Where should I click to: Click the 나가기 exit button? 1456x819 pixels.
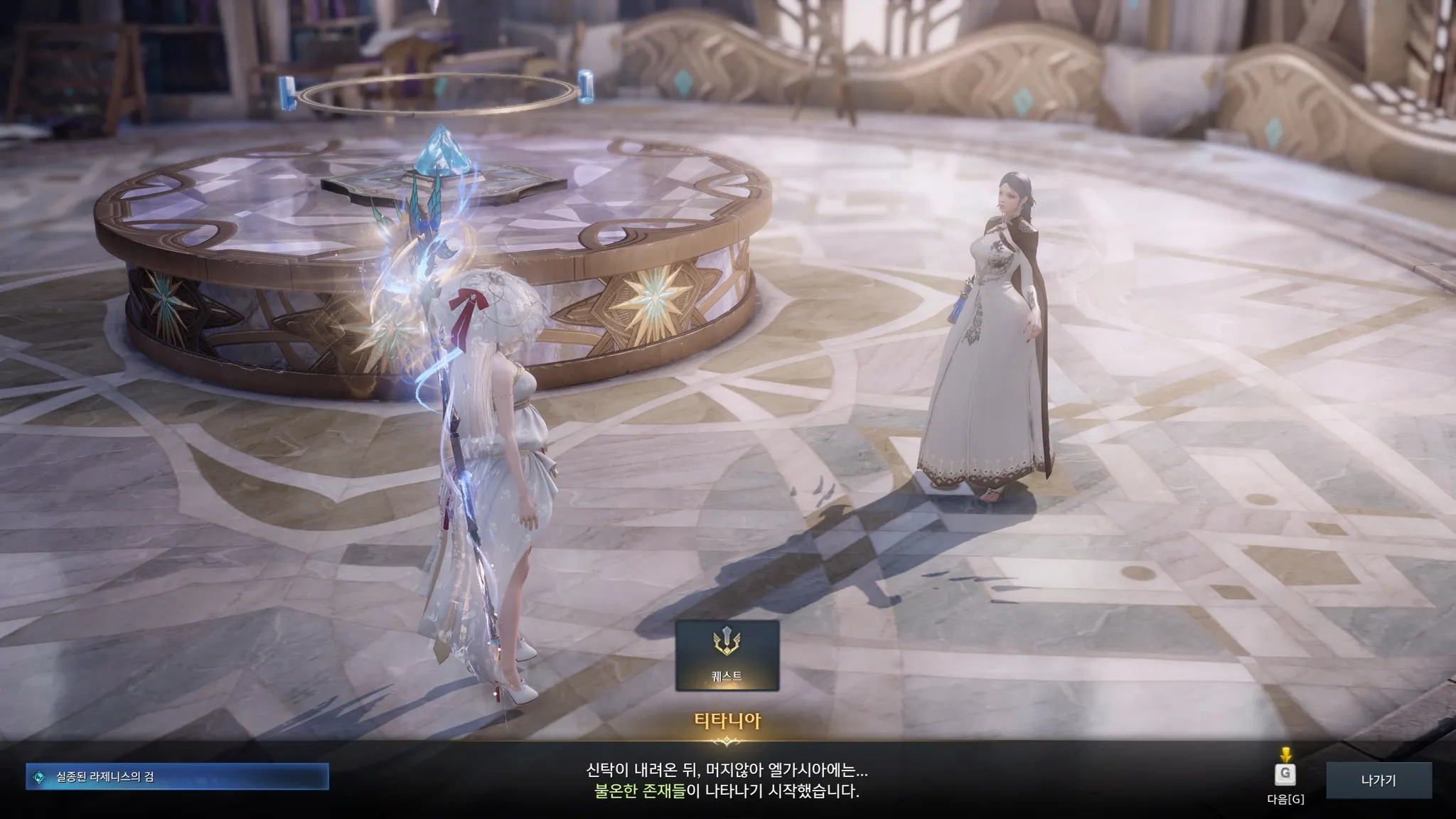click(x=1378, y=780)
